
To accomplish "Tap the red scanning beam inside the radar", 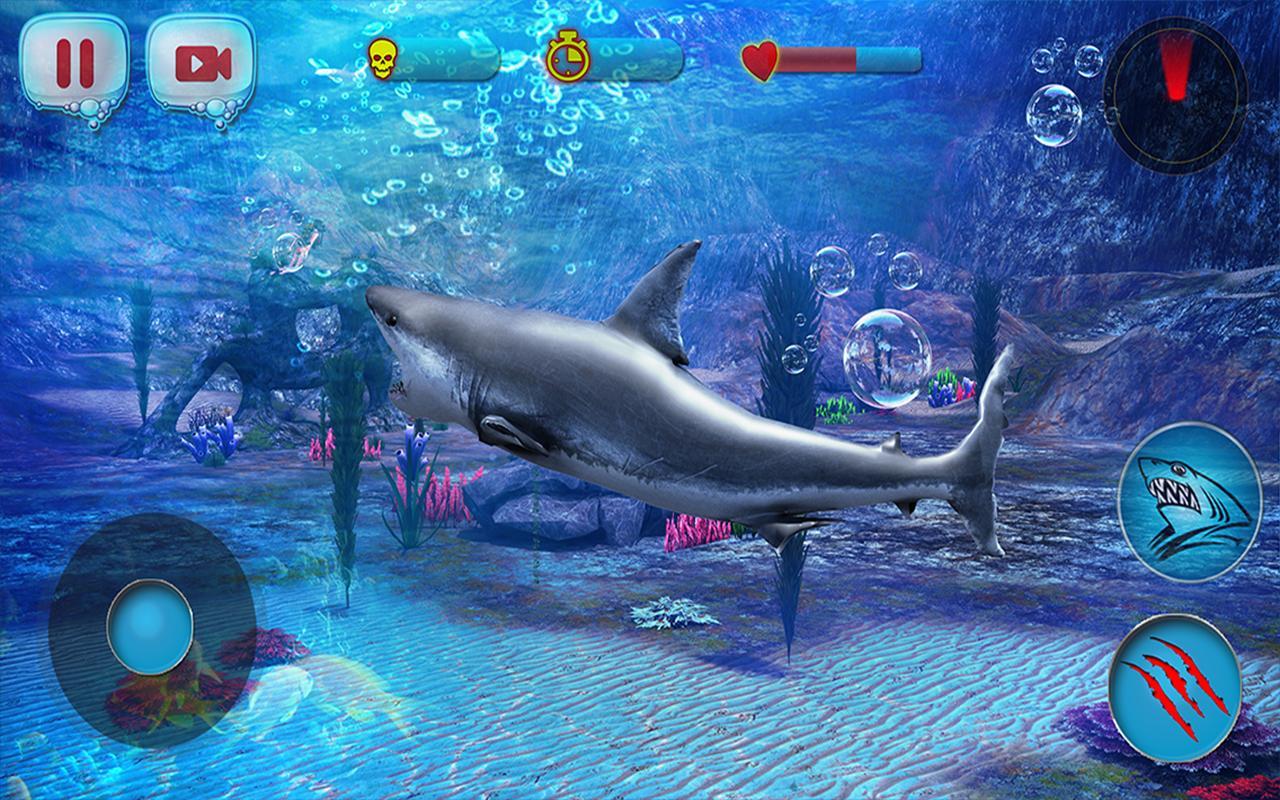I will point(1173,65).
